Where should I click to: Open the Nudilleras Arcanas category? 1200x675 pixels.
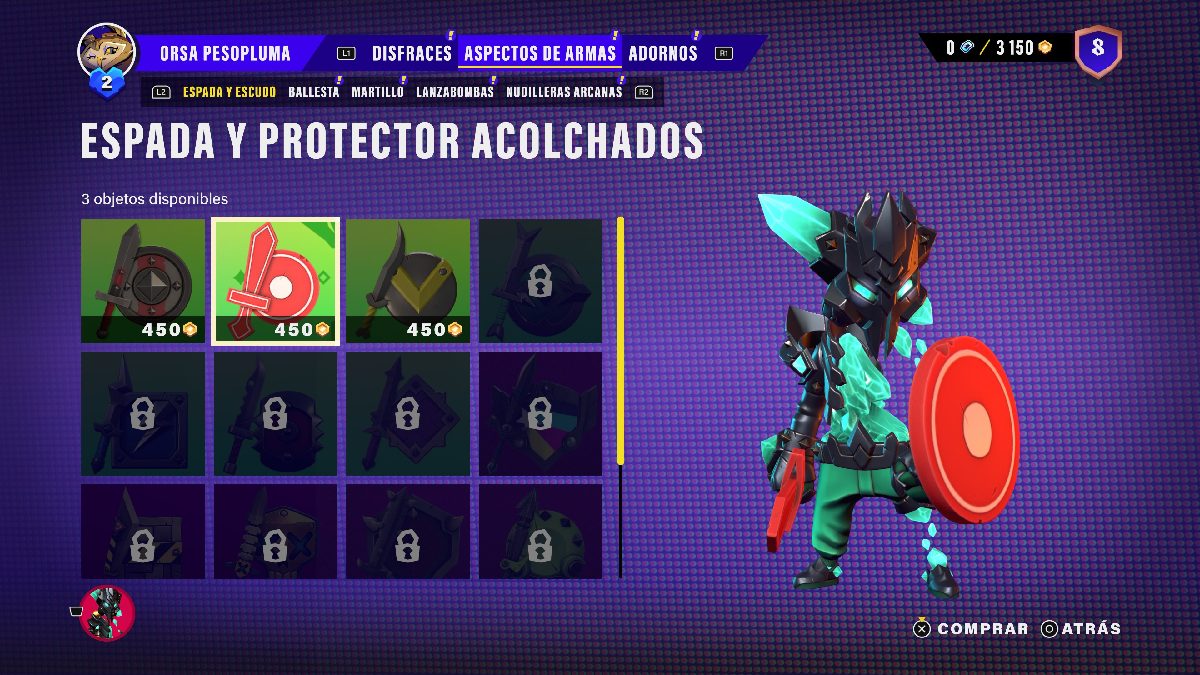[564, 92]
